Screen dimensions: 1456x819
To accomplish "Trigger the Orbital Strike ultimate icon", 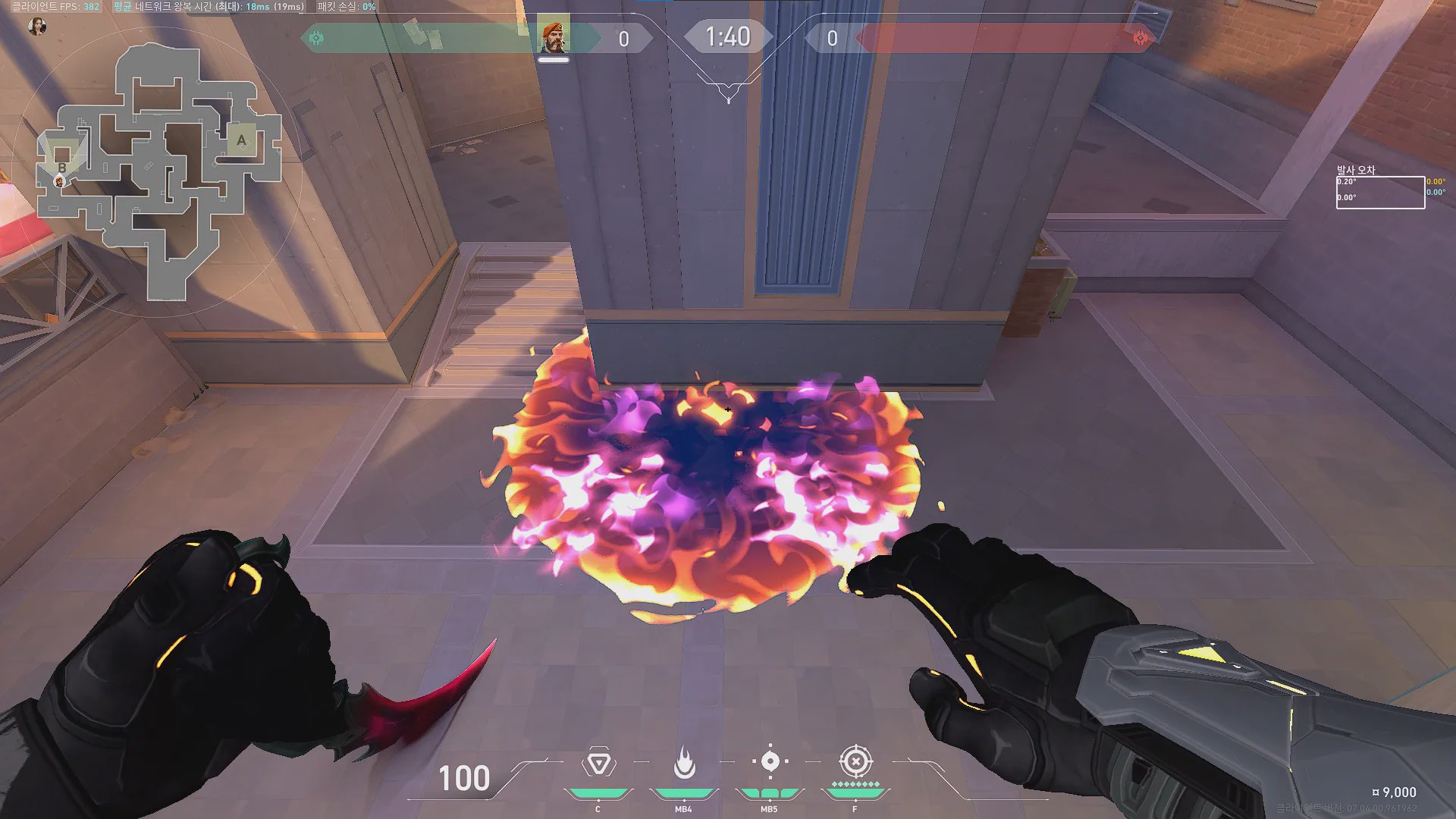I will (x=855, y=761).
